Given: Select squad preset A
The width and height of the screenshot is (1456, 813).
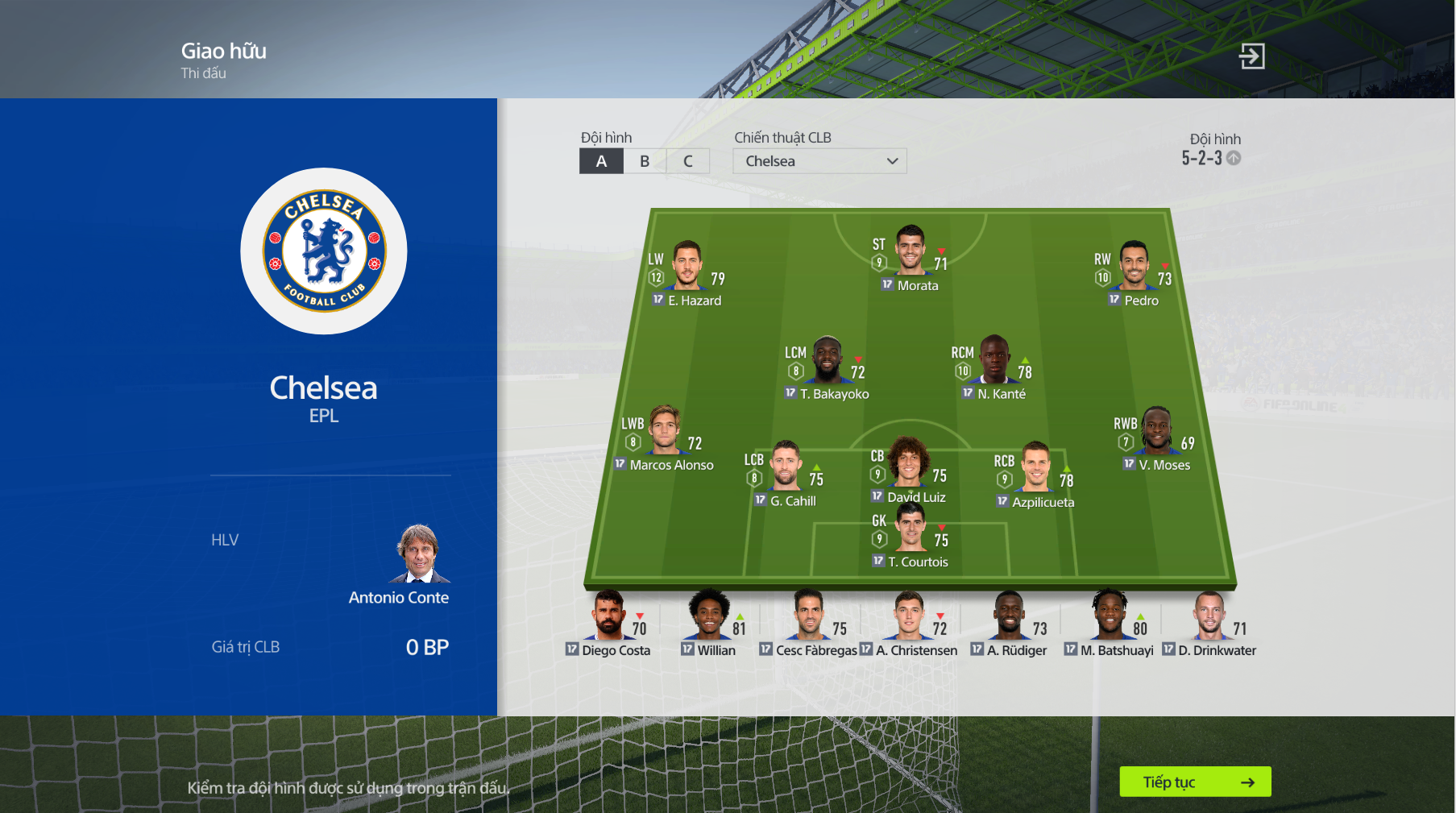Looking at the screenshot, I should pyautogui.click(x=601, y=160).
